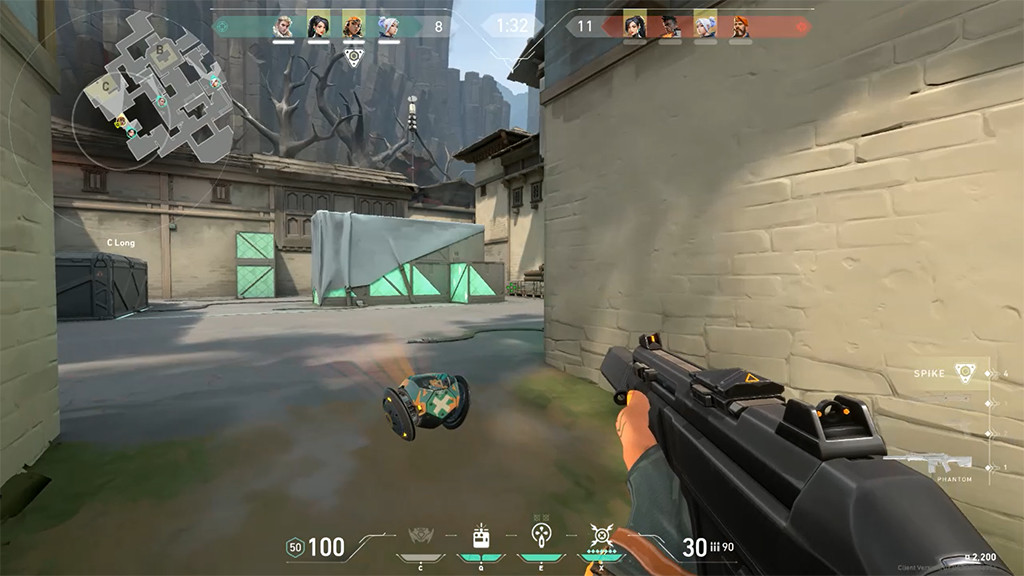Activate the X ultimate ability icon

[601, 536]
